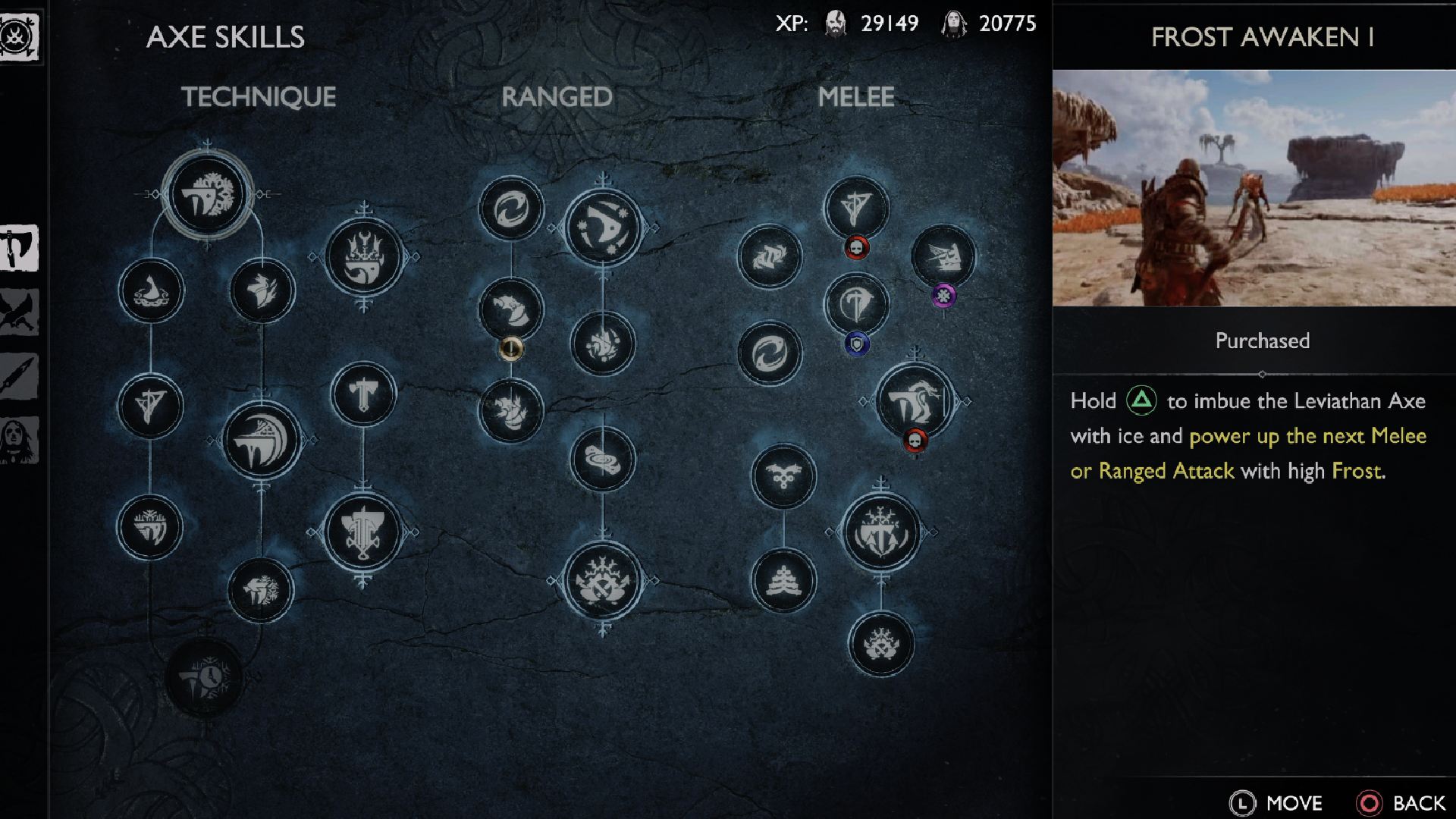The image size is (1456, 819).
Task: Select the crossed-axes skill at bottom of Ranged
Action: (603, 580)
